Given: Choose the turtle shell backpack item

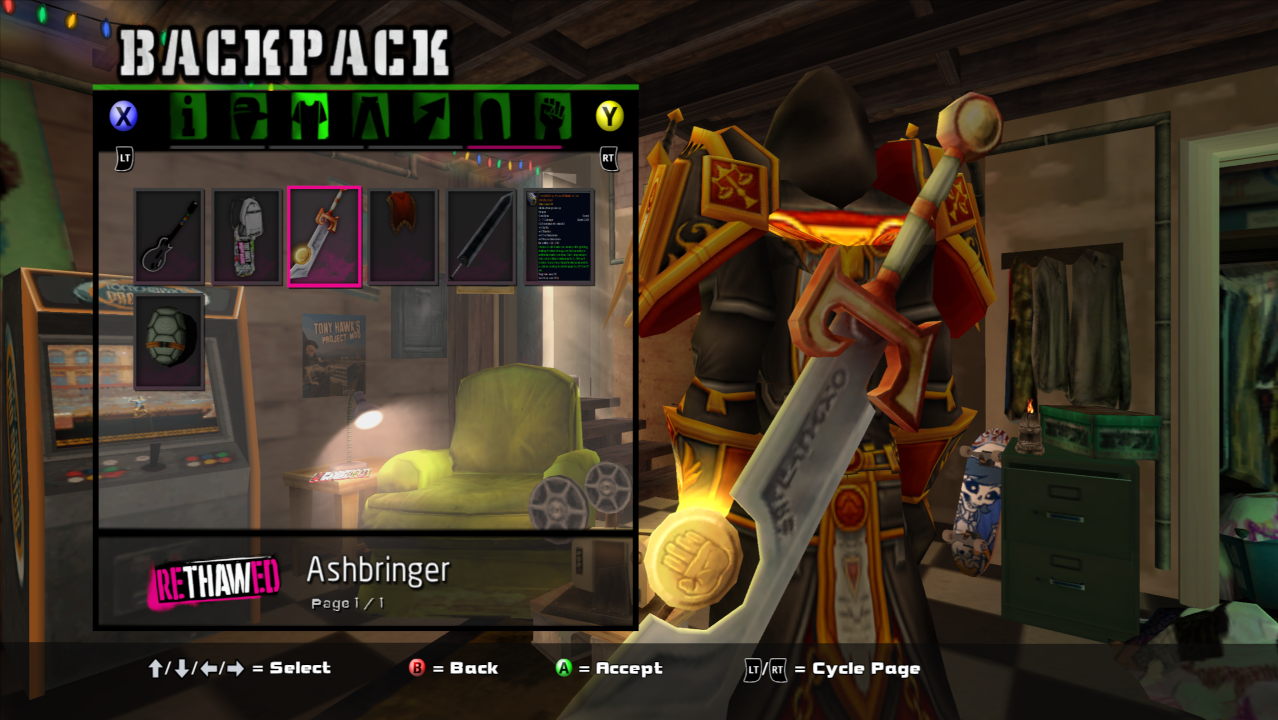Looking at the screenshot, I should pyautogui.click(x=169, y=342).
